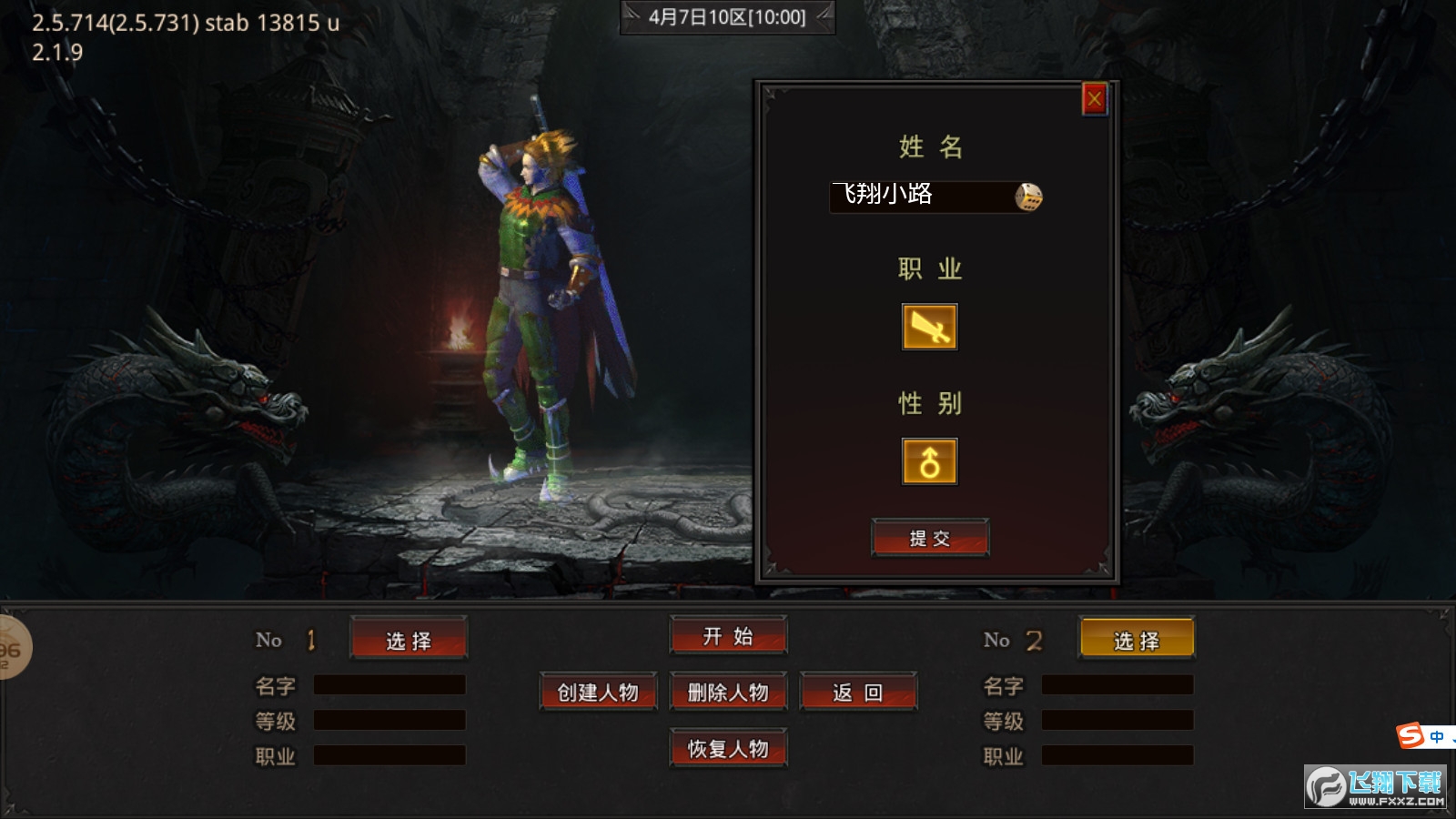This screenshot has width=1456, height=819.
Task: Select the sword warrior class icon
Action: click(929, 327)
